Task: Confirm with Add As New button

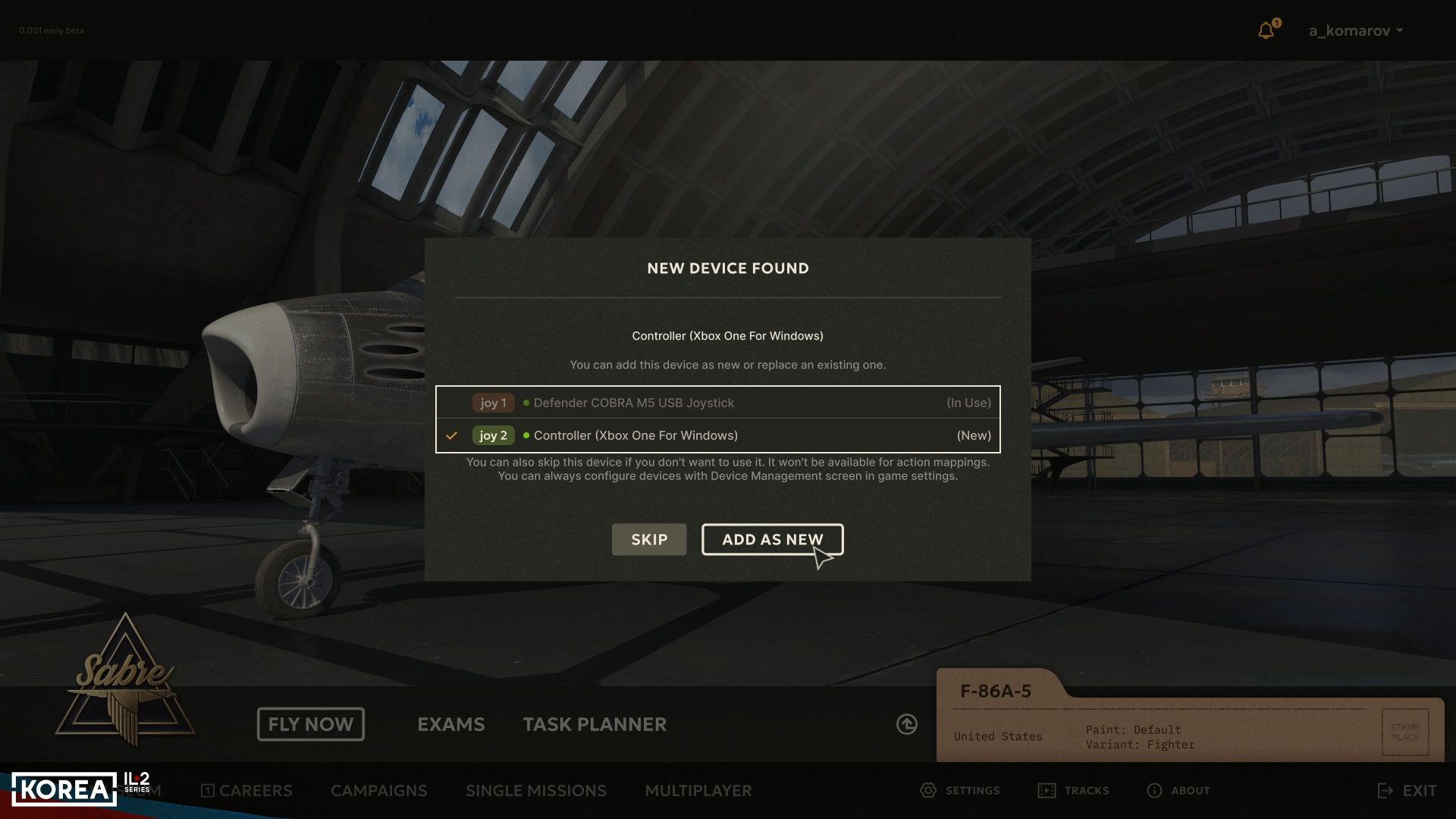Action: (772, 539)
